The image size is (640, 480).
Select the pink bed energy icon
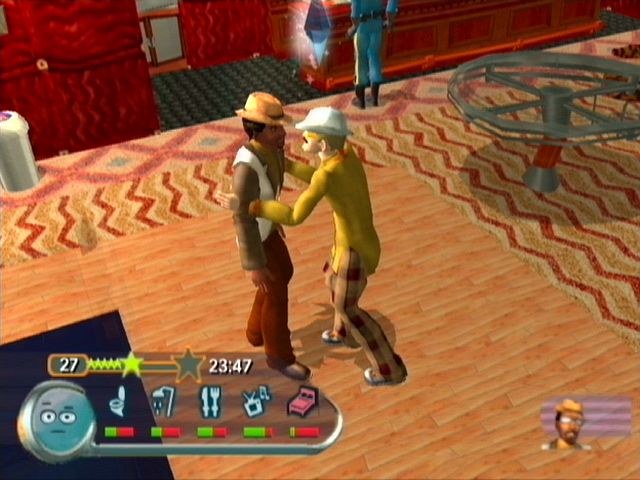point(303,404)
